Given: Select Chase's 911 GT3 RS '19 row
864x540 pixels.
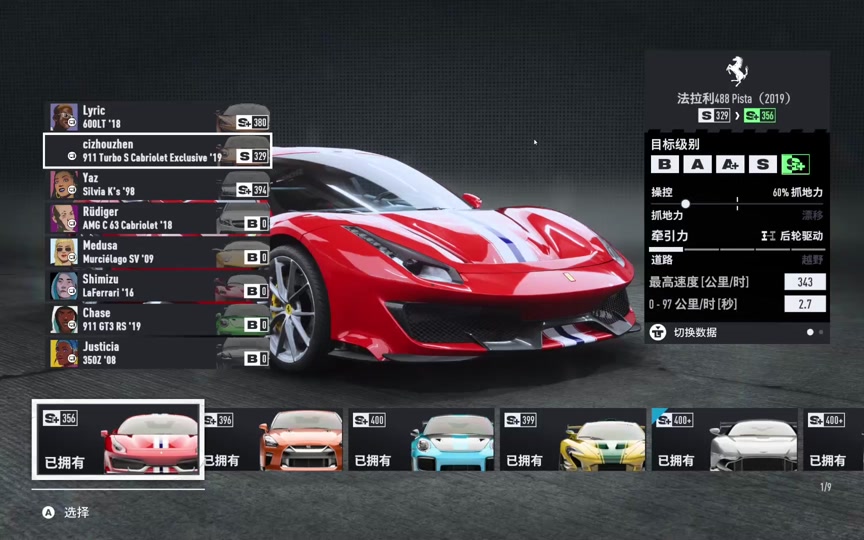Looking at the screenshot, I should [157, 319].
